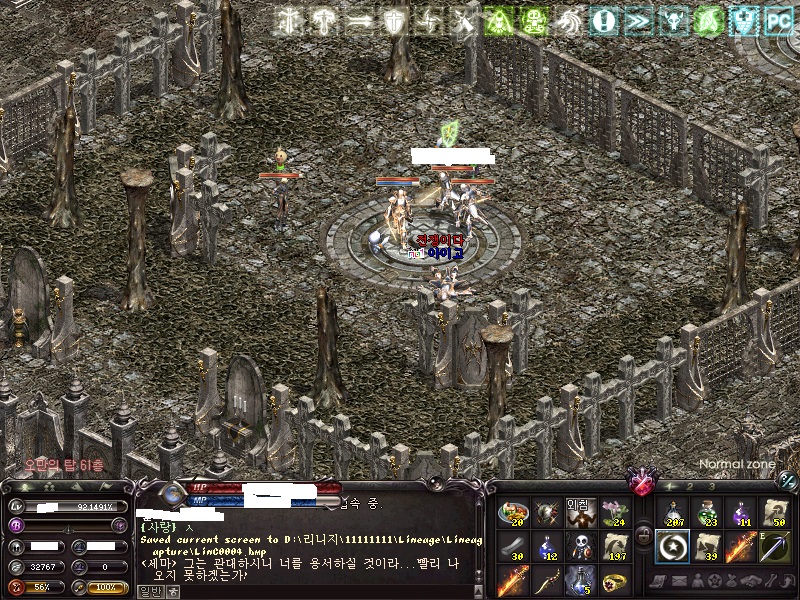This screenshot has height=600, width=800.
Task: Select the double arrow haste buff icon
Action: (638, 18)
